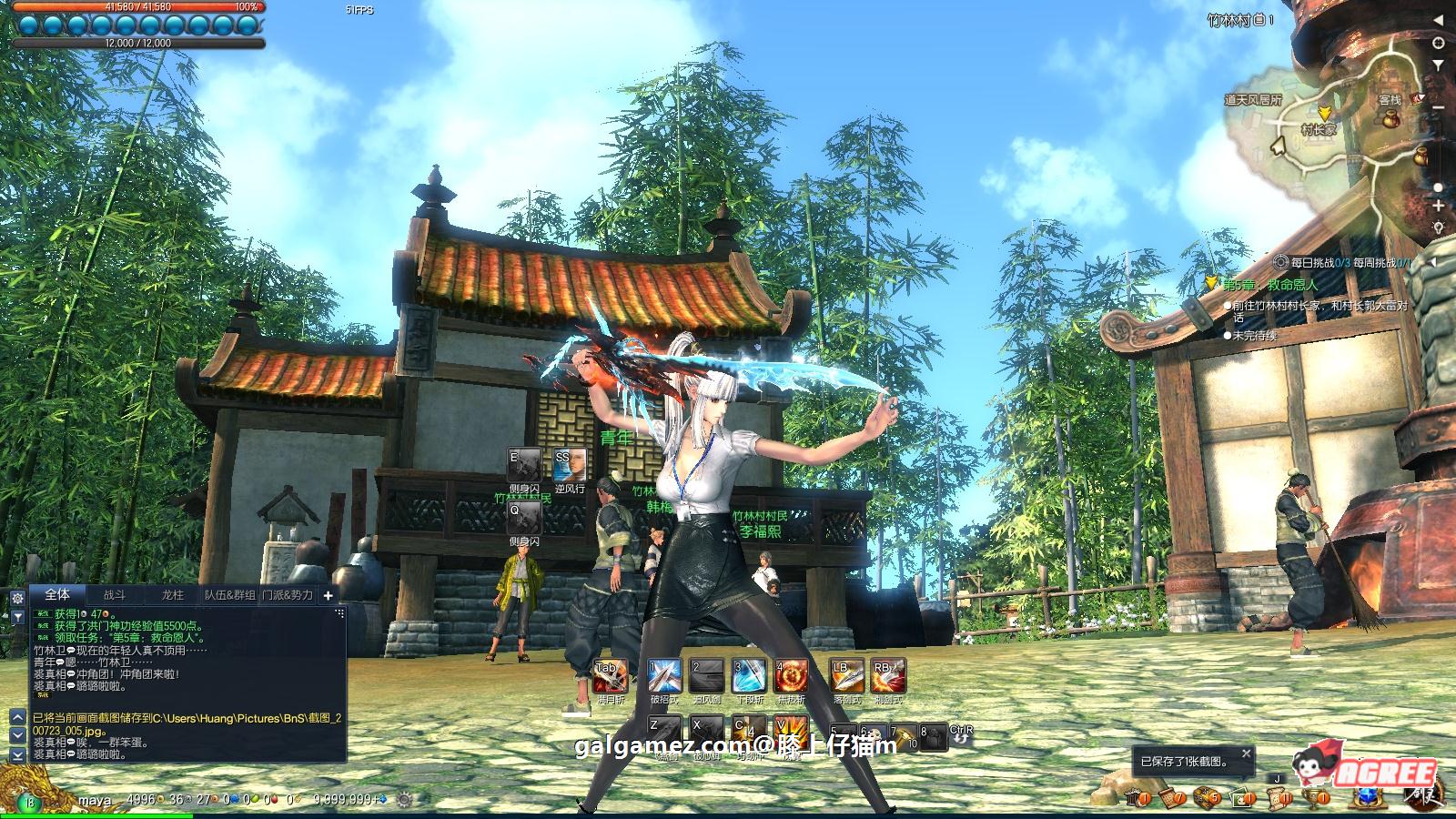Image resolution: width=1456 pixels, height=819 pixels.
Task: Trigger the 下段斩 skill icon
Action: tap(749, 677)
